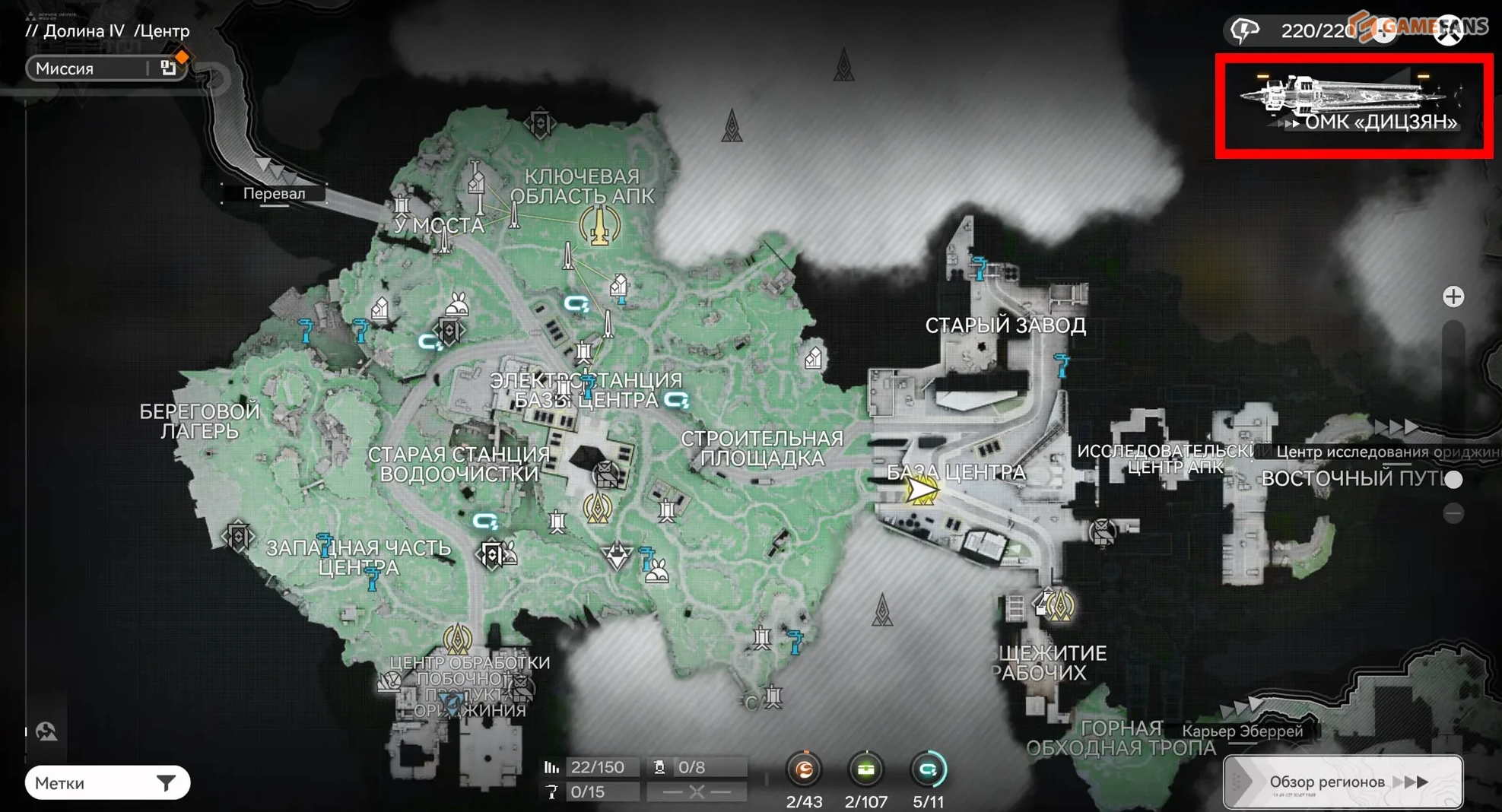
Task: Select the yellow player arrow at База Центра
Action: click(x=921, y=490)
